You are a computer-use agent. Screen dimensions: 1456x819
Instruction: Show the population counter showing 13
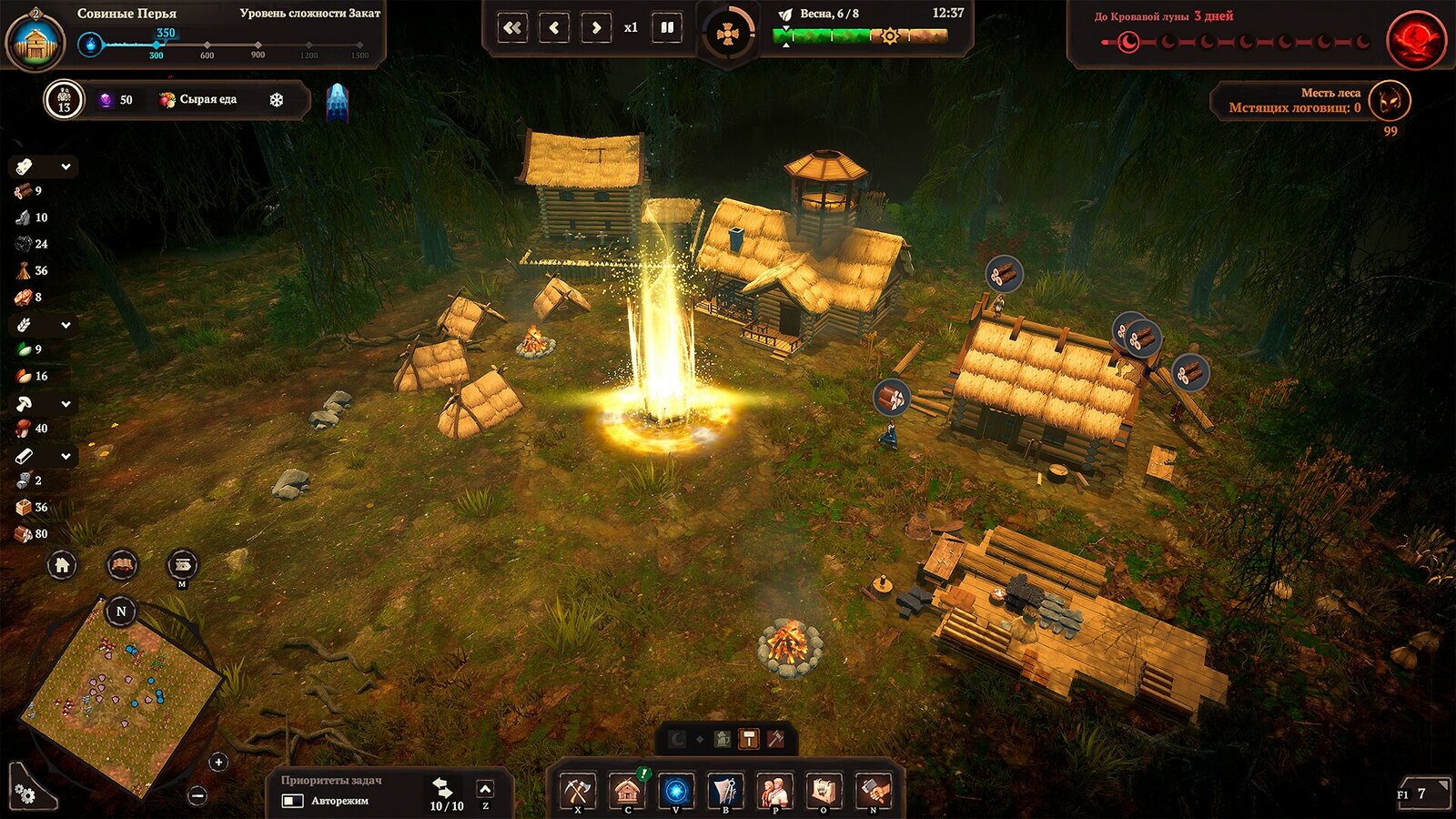click(64, 99)
